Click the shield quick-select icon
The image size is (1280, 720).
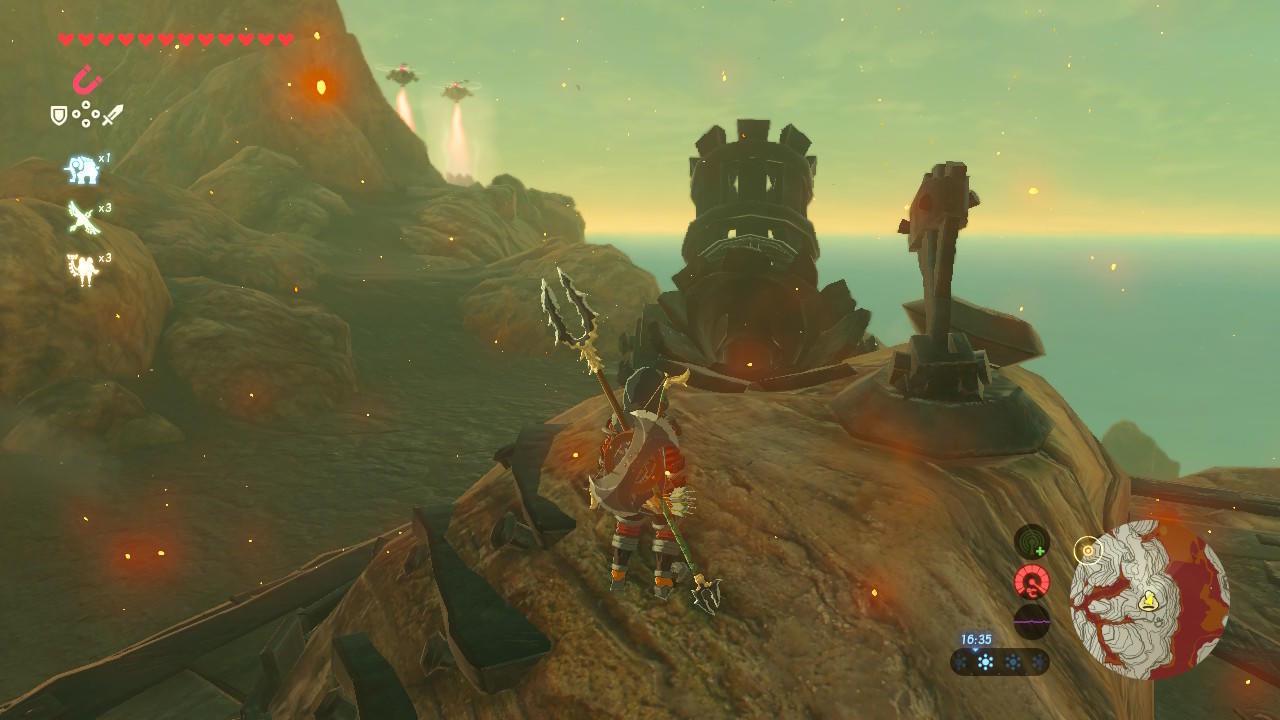[x=59, y=115]
